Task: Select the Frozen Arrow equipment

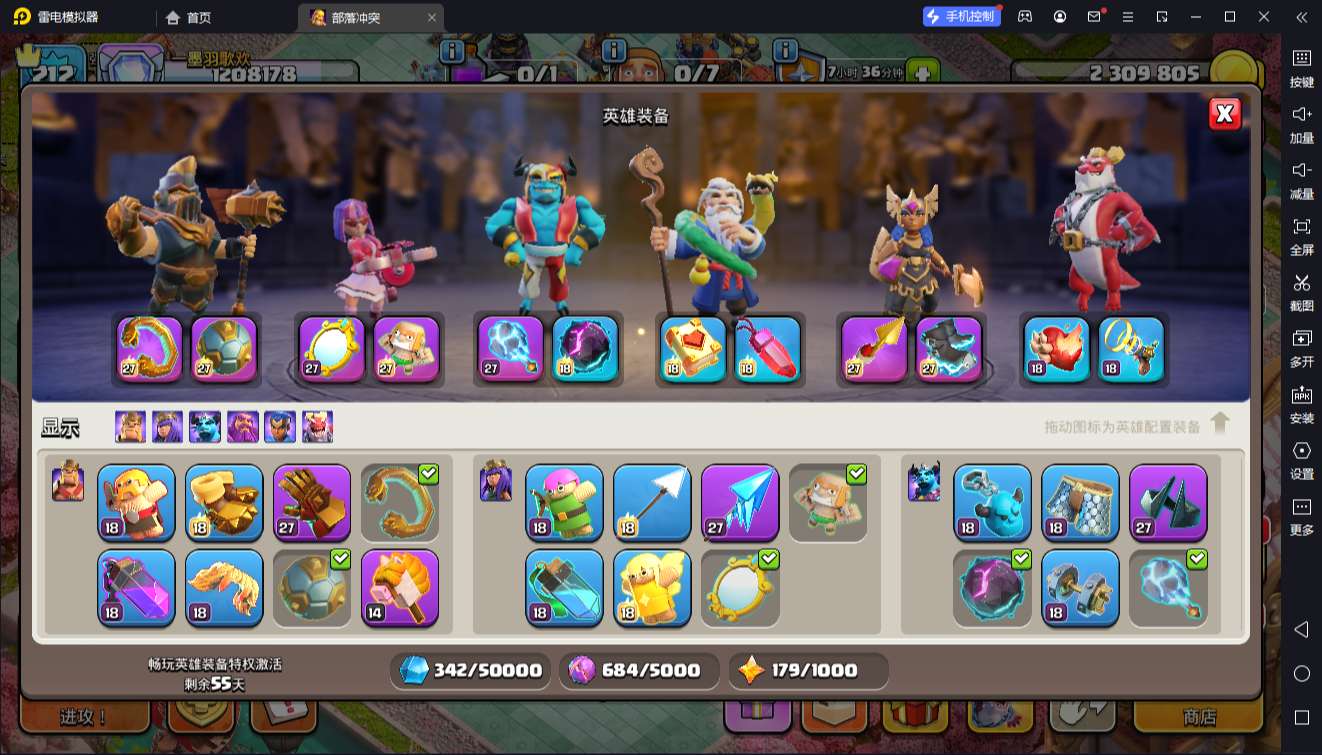Action: 740,502
